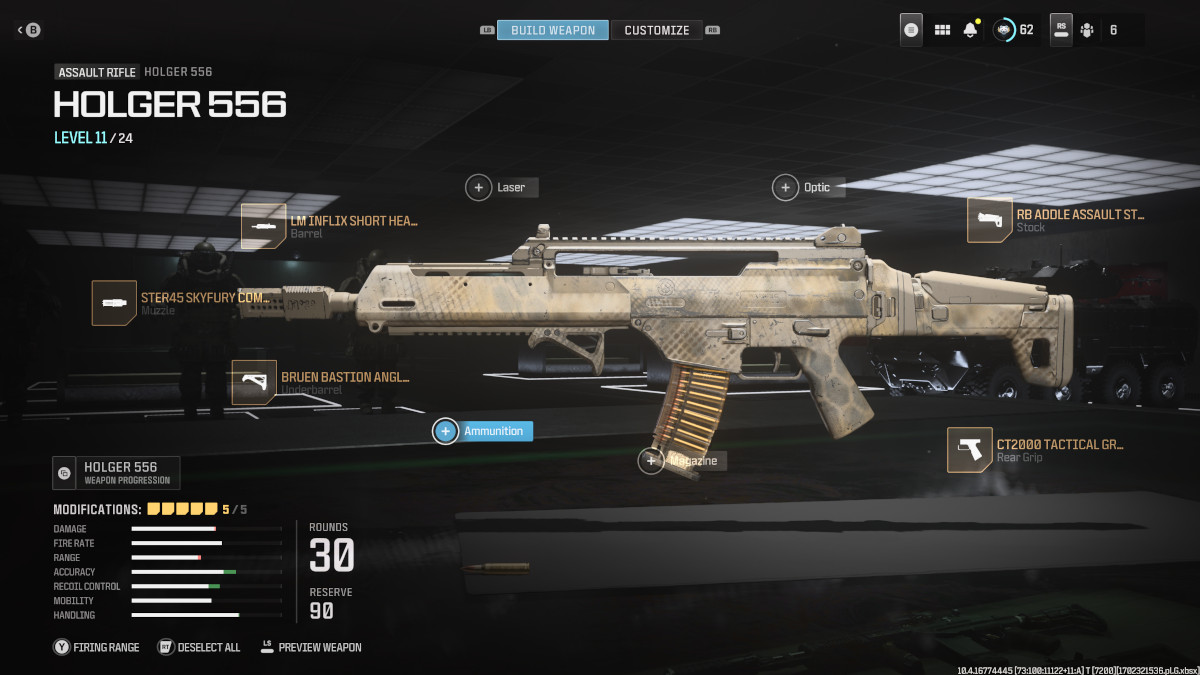Screen dimensions: 1200x675
Task: Go back with the top-left arrow
Action: click(x=28, y=30)
